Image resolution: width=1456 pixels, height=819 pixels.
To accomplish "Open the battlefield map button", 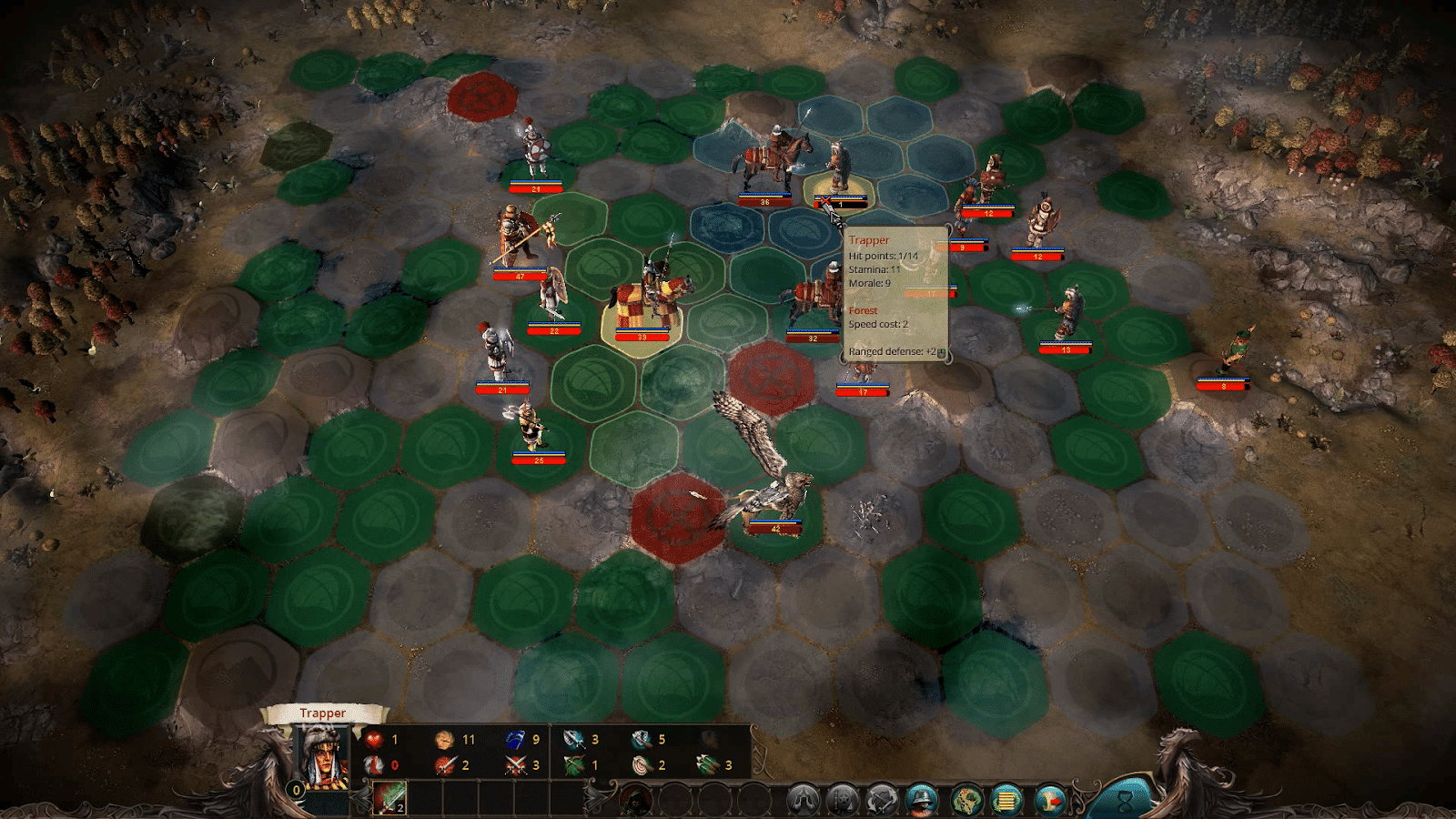I will tap(966, 800).
